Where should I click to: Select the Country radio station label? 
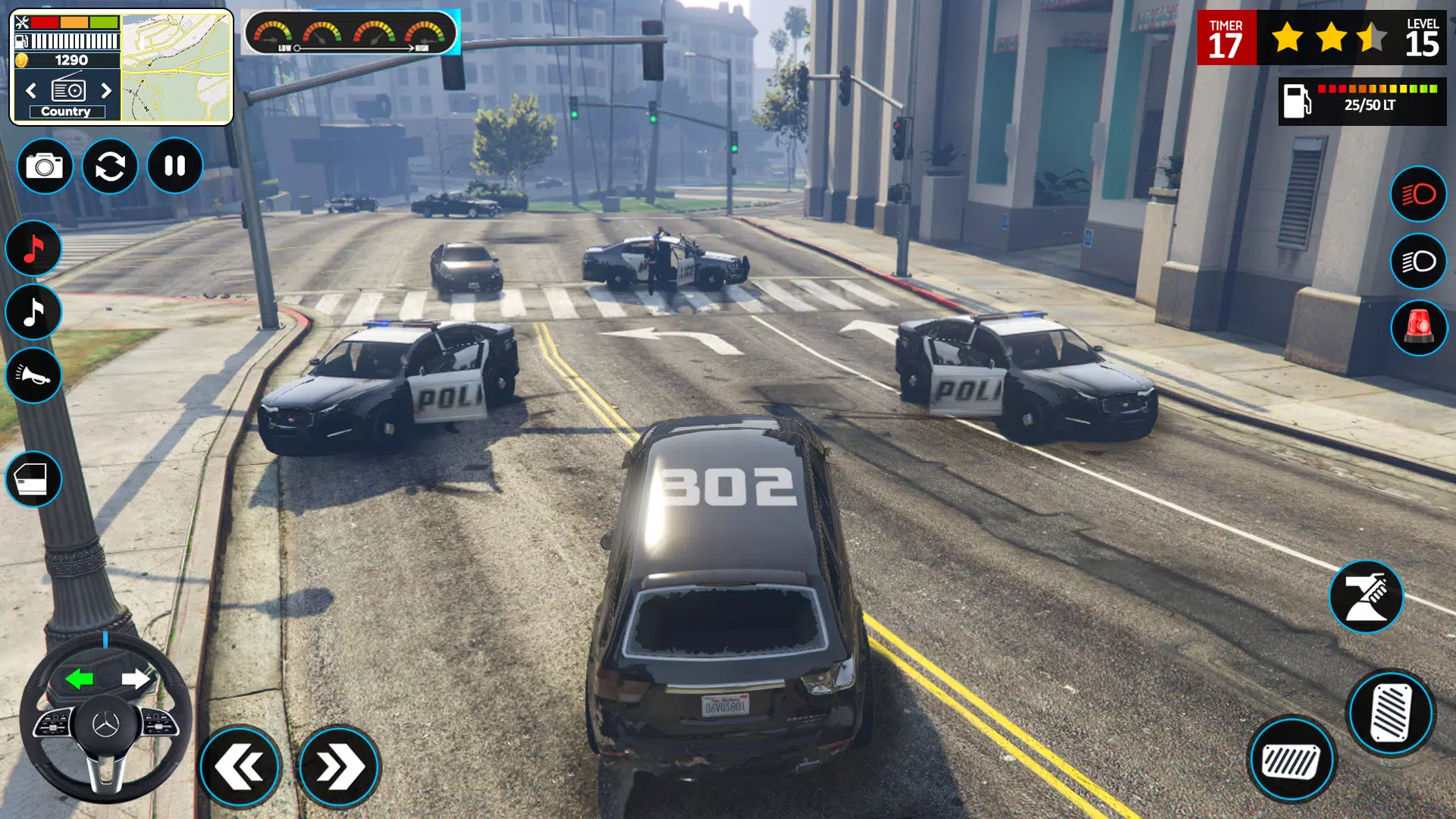coord(65,111)
